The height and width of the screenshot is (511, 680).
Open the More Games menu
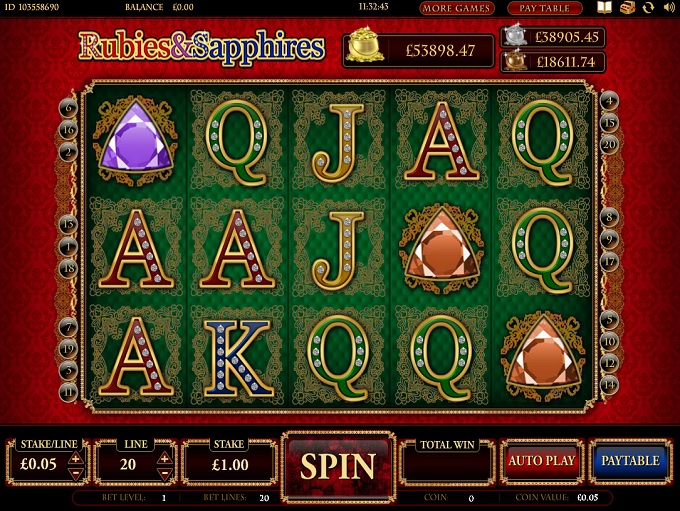[x=457, y=8]
